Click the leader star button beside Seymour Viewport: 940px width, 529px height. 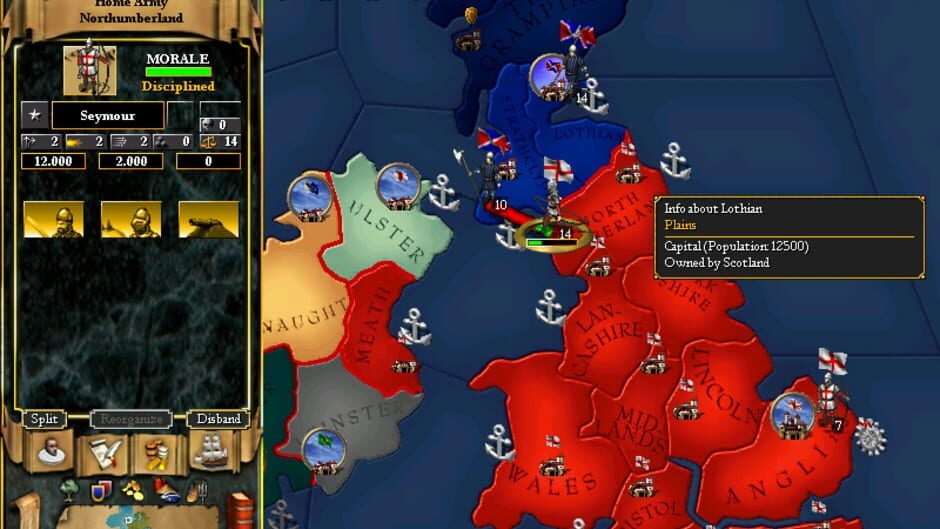coord(34,115)
